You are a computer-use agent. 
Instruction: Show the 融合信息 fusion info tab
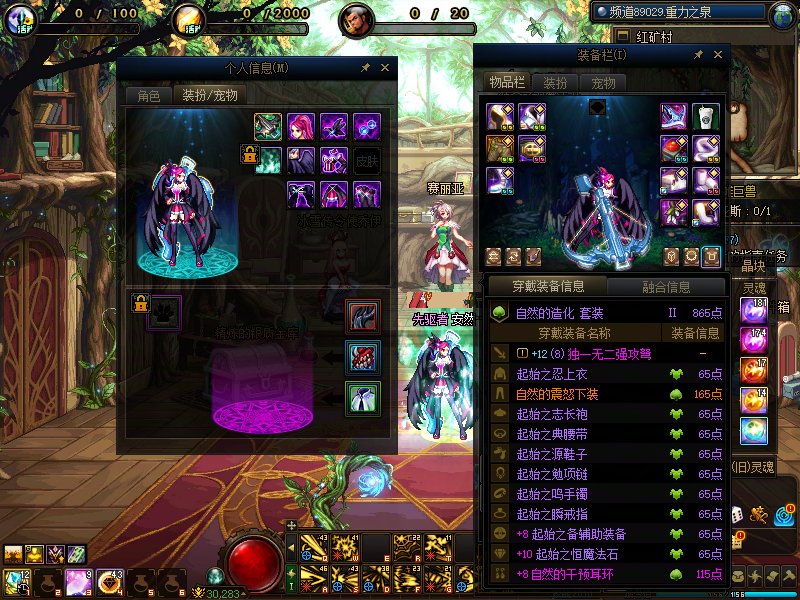coord(664,287)
